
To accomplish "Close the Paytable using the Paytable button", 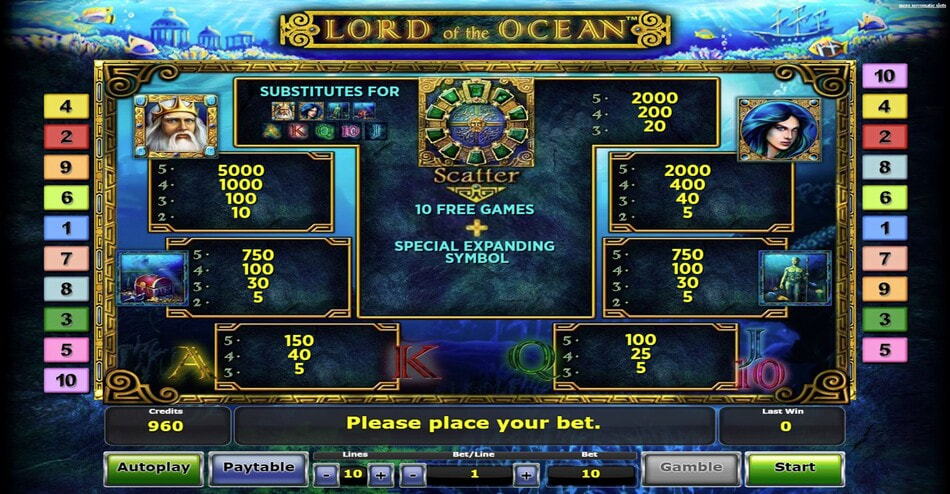I will pos(258,467).
